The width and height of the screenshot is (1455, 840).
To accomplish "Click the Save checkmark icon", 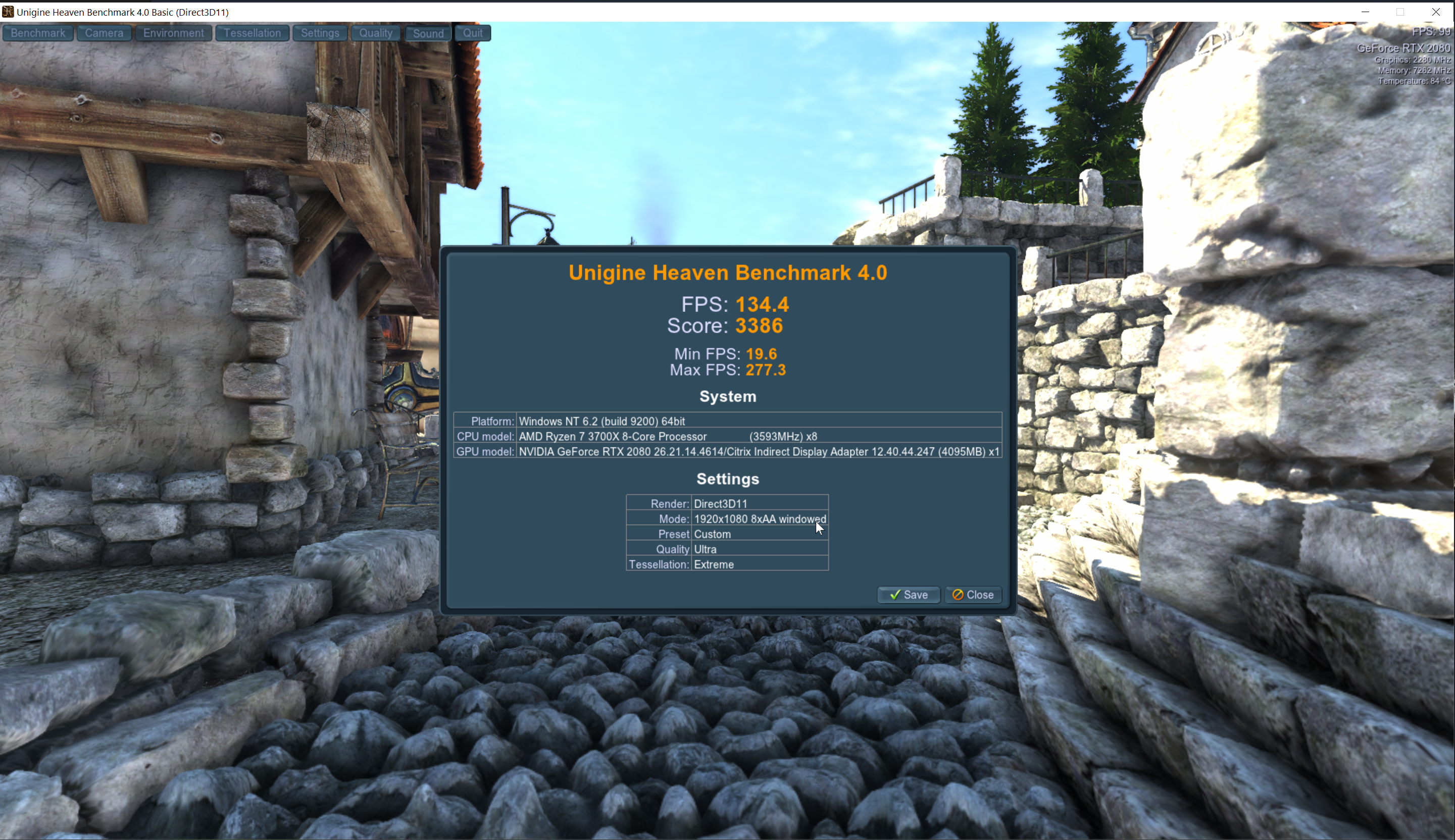I will pyautogui.click(x=895, y=594).
